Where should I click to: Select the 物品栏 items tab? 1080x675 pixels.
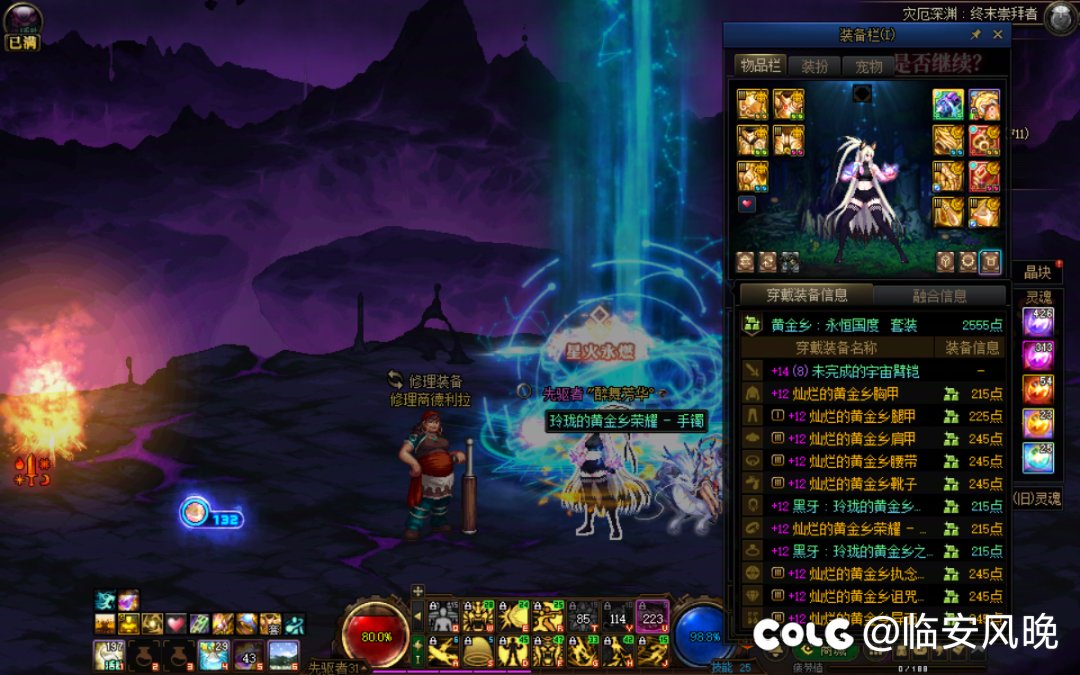(760, 66)
